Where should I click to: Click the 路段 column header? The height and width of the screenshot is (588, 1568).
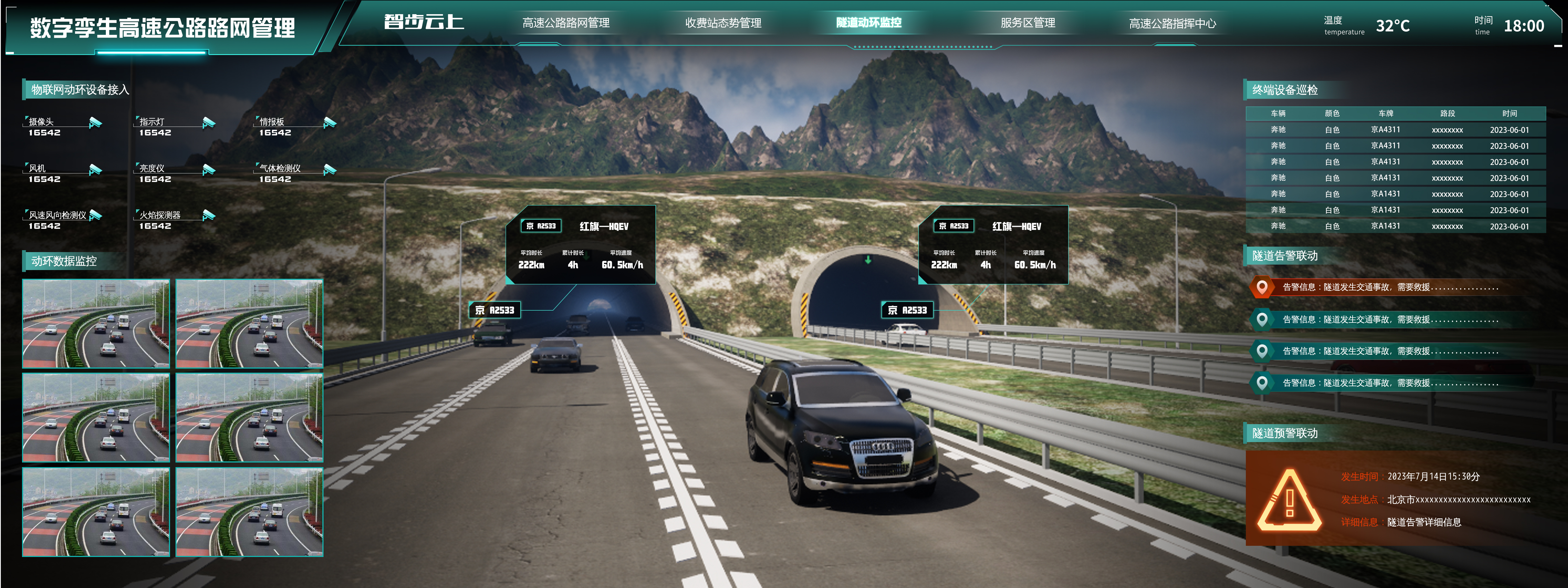(1447, 113)
